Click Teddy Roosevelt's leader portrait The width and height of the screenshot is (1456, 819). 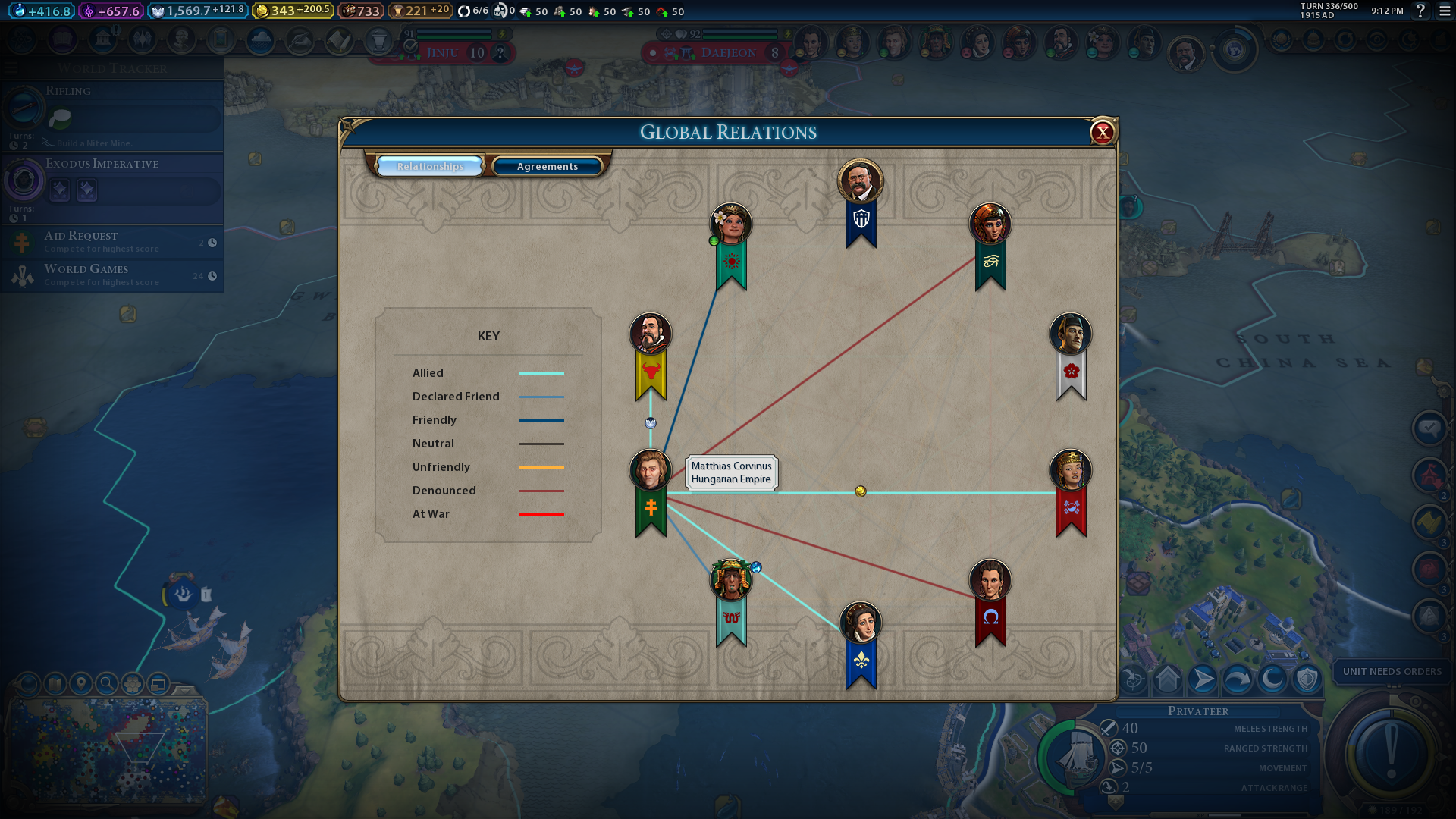coord(860,180)
